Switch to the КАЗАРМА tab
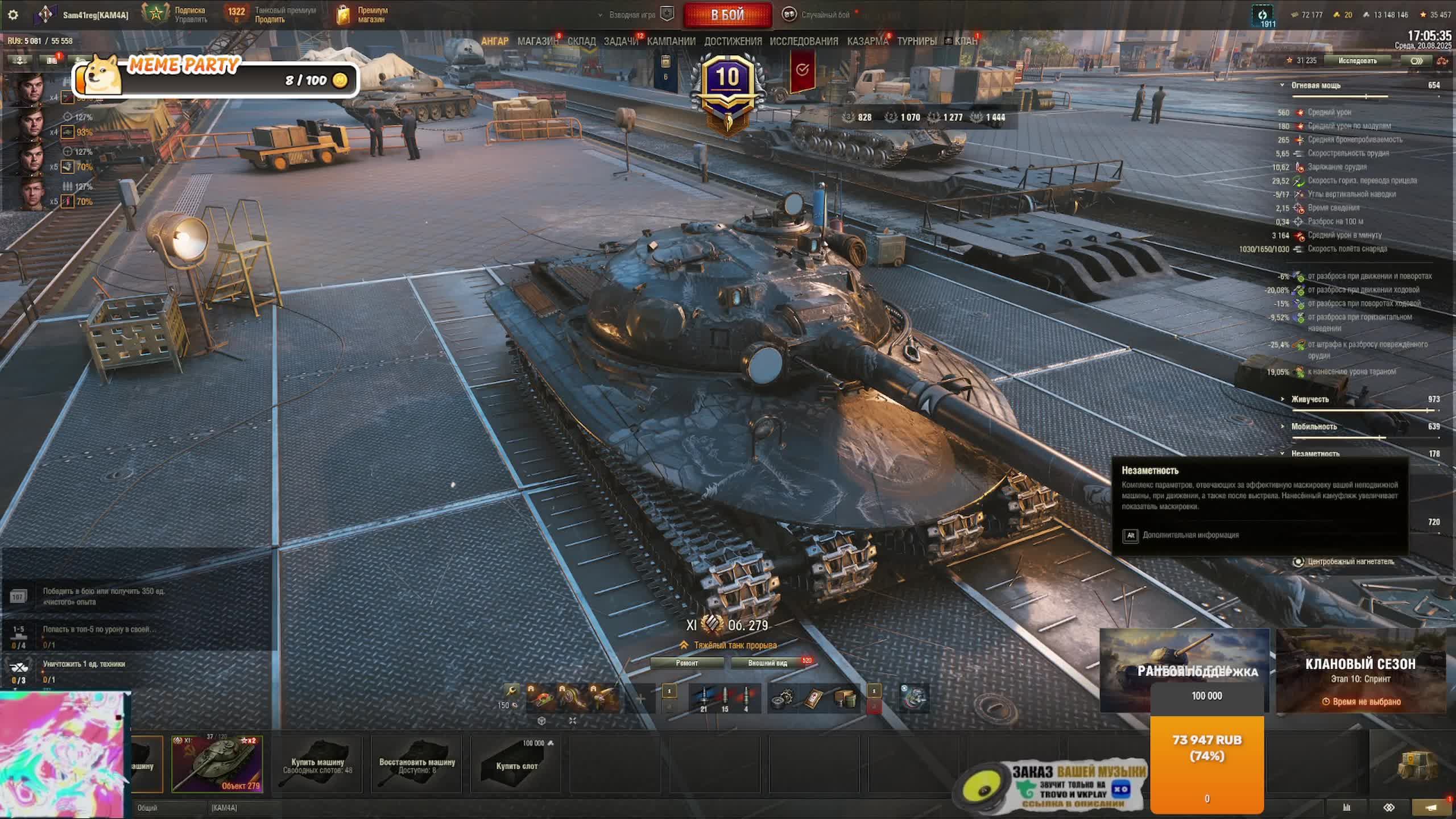The image size is (1456, 819). click(x=867, y=41)
